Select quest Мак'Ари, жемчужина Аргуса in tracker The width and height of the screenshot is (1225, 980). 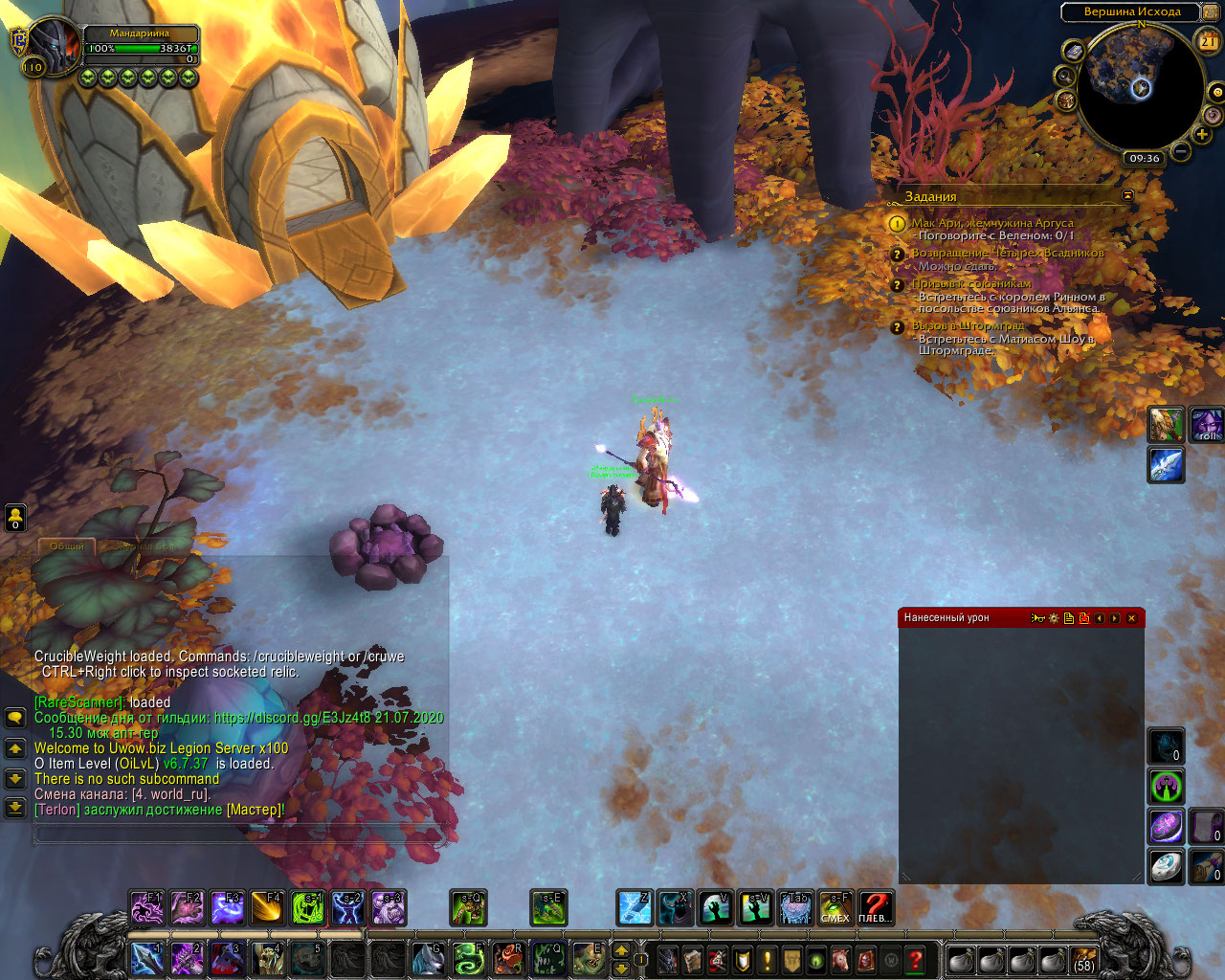tap(991, 223)
